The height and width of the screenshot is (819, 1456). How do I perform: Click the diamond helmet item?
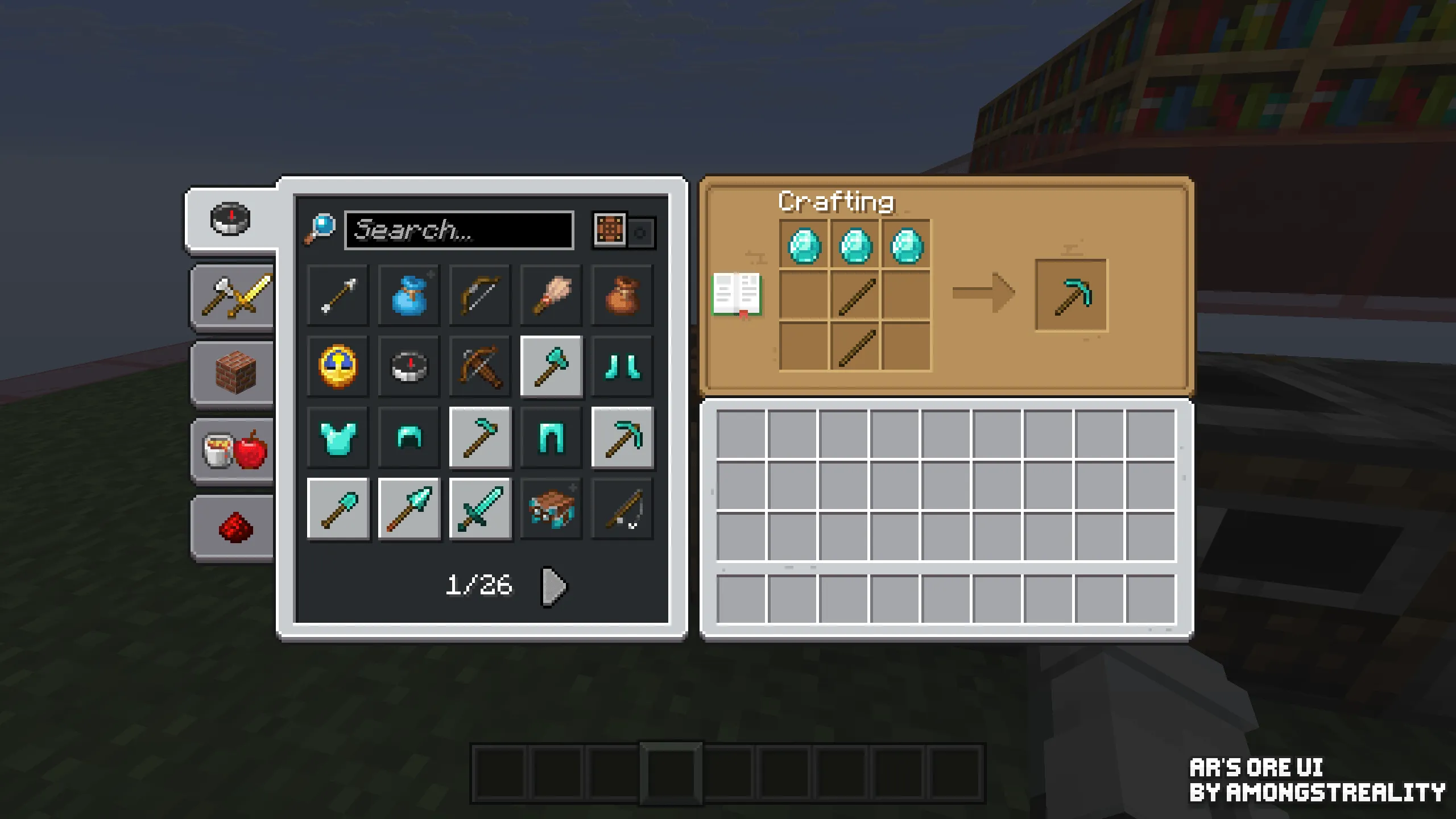pos(409,438)
